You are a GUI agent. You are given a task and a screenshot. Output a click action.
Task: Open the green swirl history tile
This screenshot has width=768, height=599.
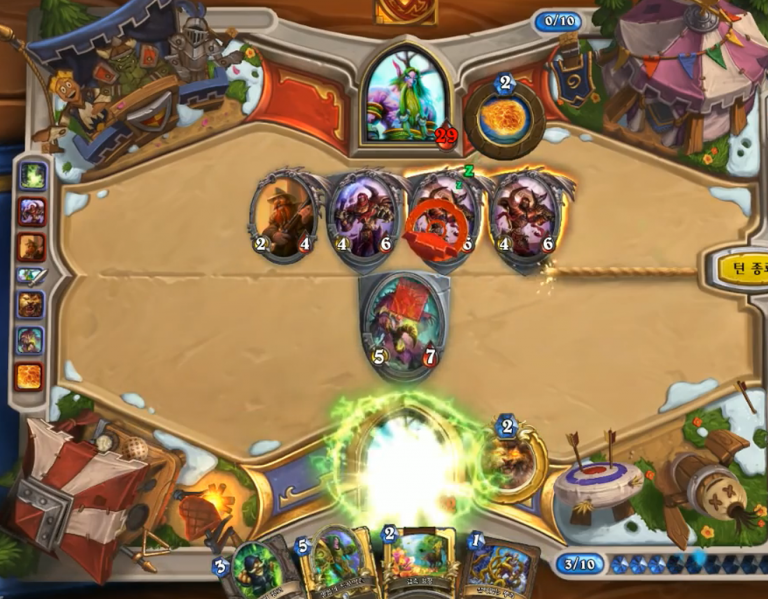pyautogui.click(x=32, y=177)
